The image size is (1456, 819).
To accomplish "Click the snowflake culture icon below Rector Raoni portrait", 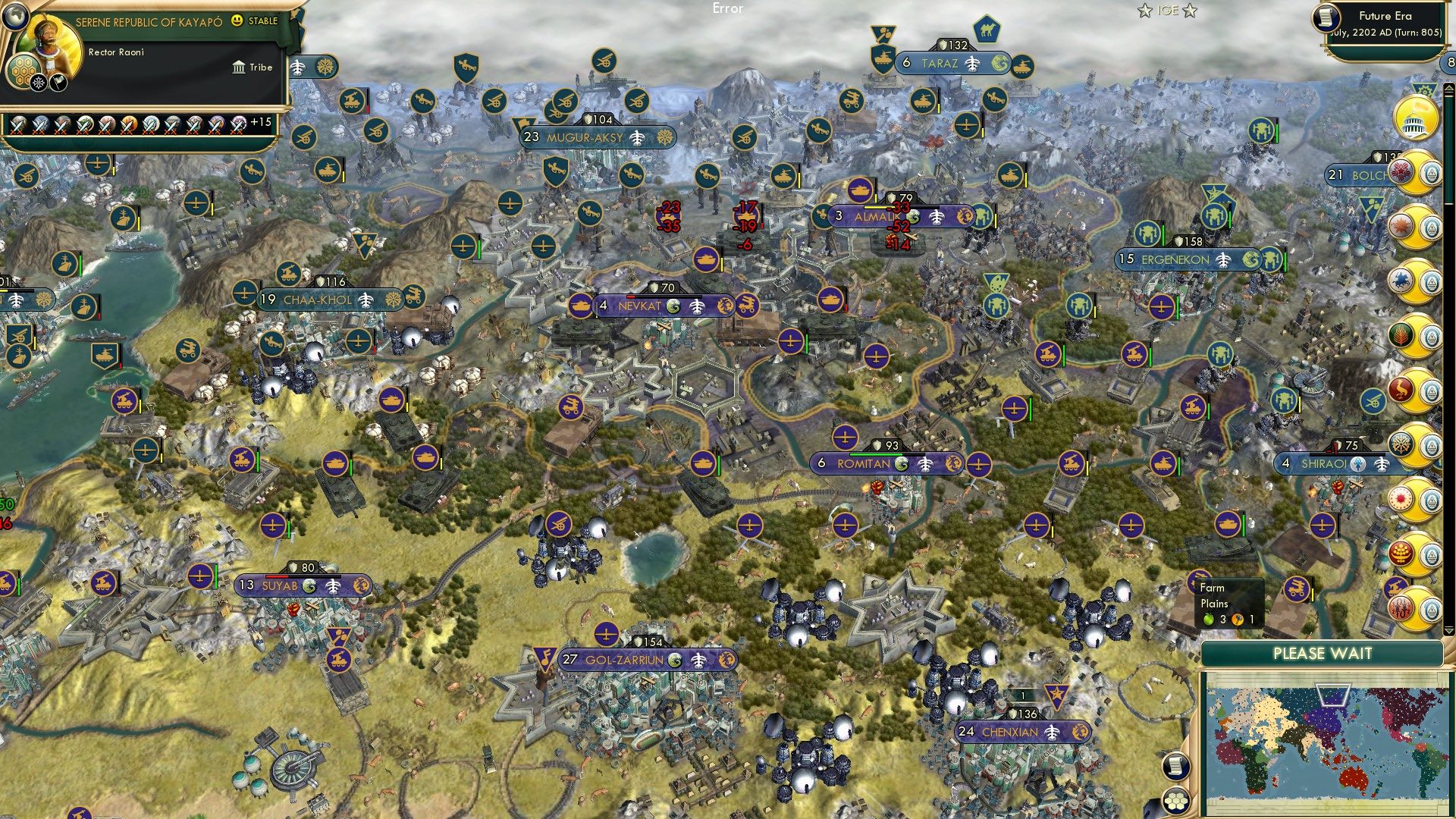I will [x=38, y=82].
